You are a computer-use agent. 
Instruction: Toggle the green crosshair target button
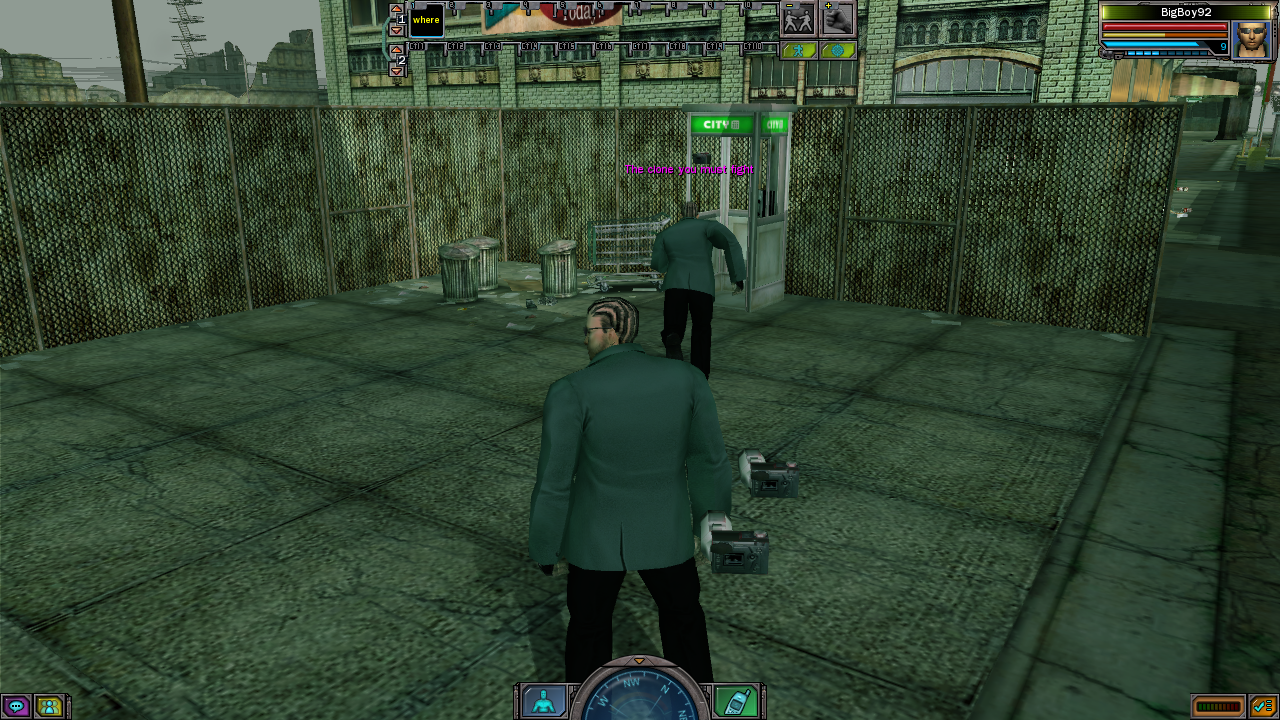coord(838,50)
